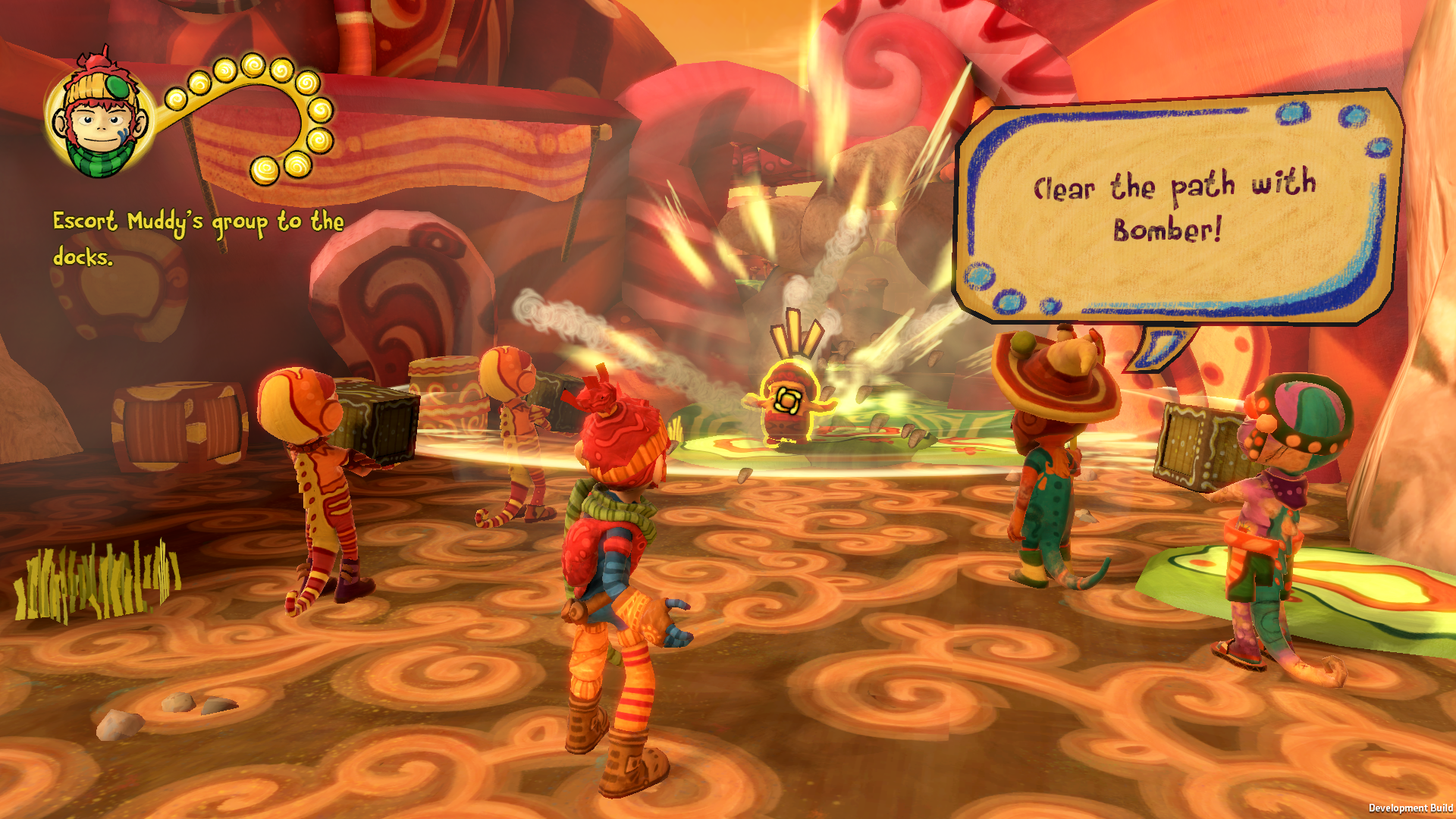Click the first spiral coin on the HUD meter
This screenshot has height=819, width=1456.
point(175,97)
